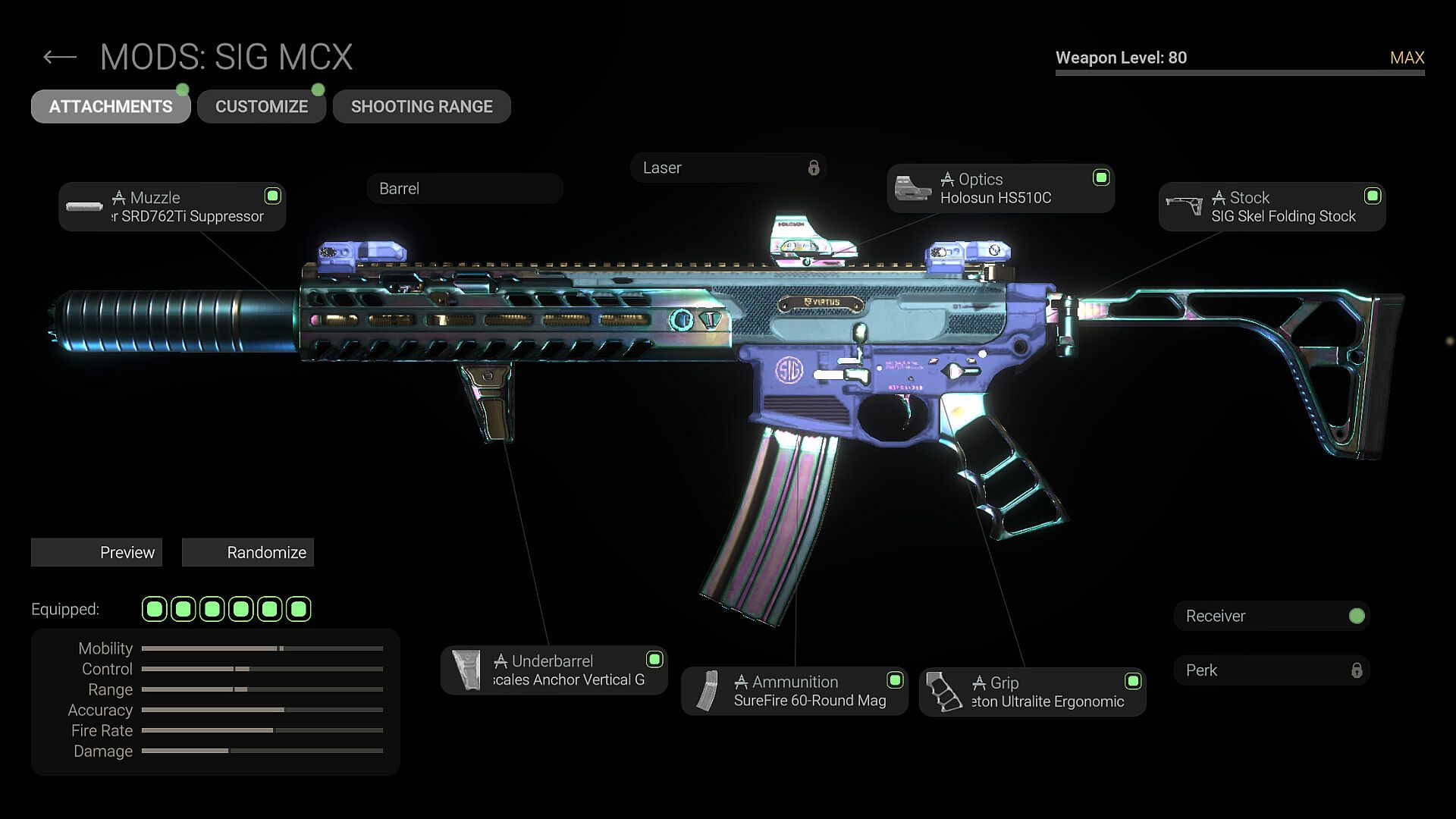Open the Ammunition SureFire 60-Round Mag slot
This screenshot has height=819, width=1456.
pos(794,691)
